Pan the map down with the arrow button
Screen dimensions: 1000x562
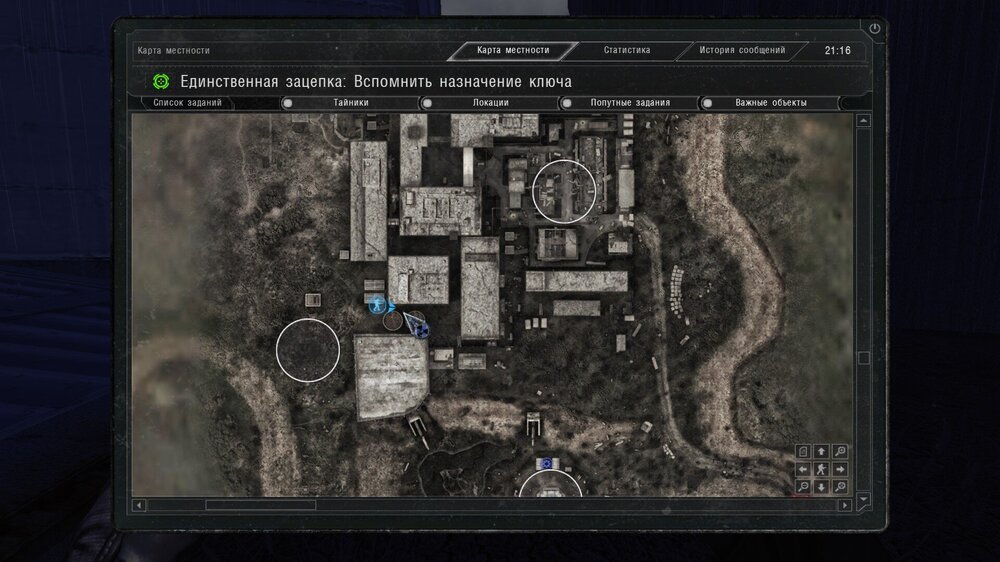821,487
